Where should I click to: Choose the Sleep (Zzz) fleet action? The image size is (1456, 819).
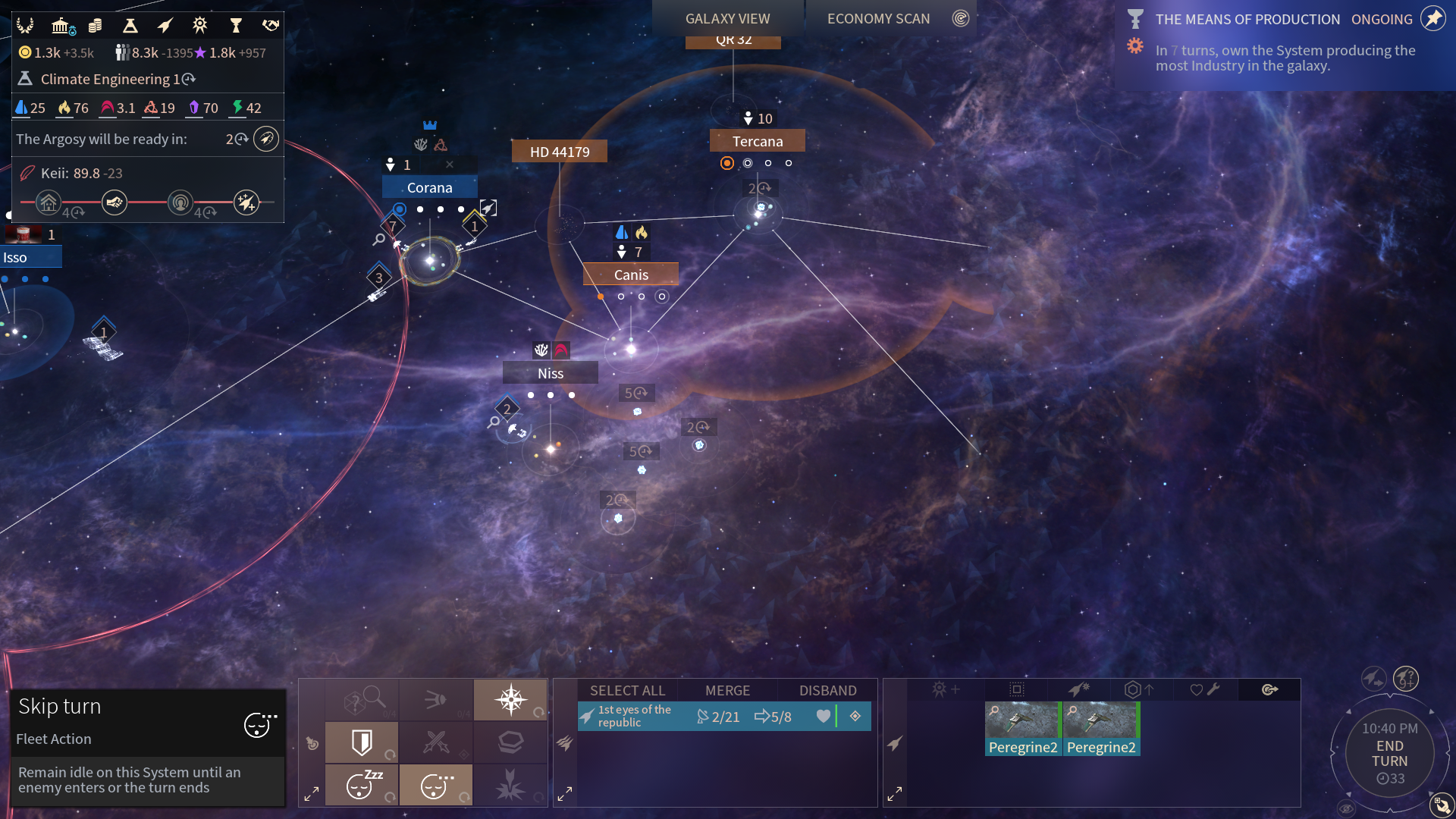(362, 785)
